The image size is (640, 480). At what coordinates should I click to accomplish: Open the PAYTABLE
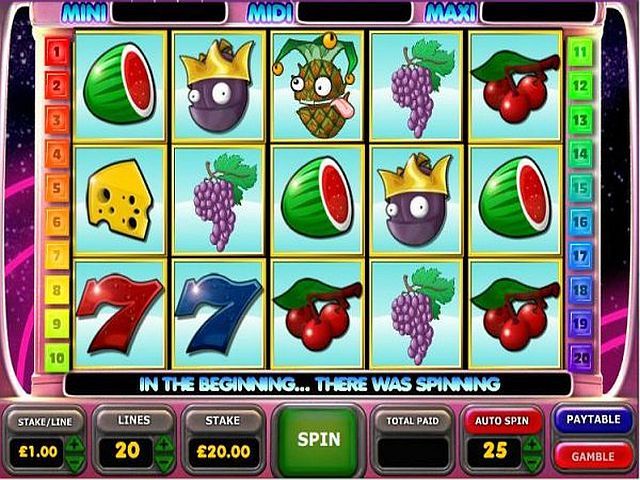593,419
